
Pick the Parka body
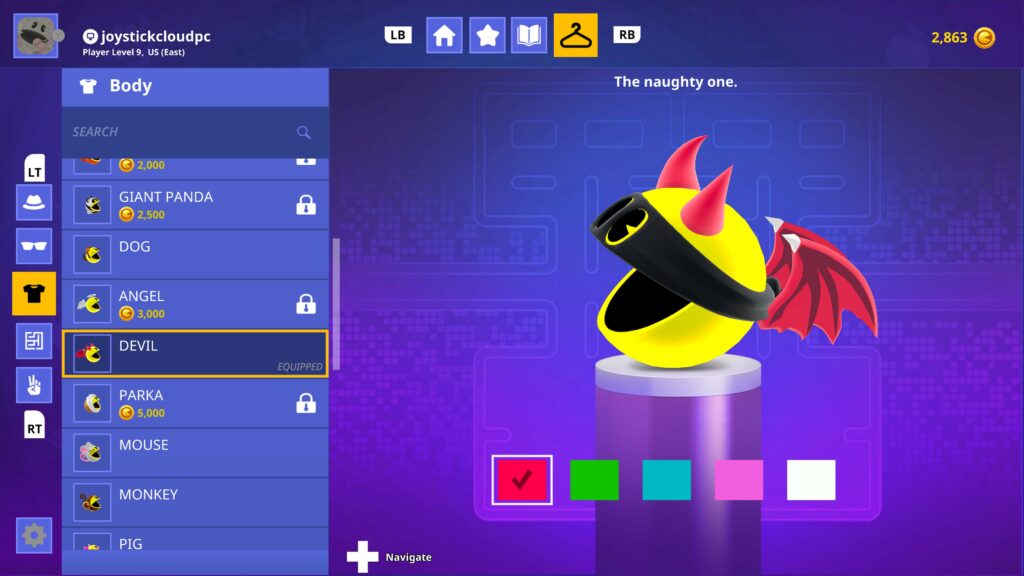196,403
